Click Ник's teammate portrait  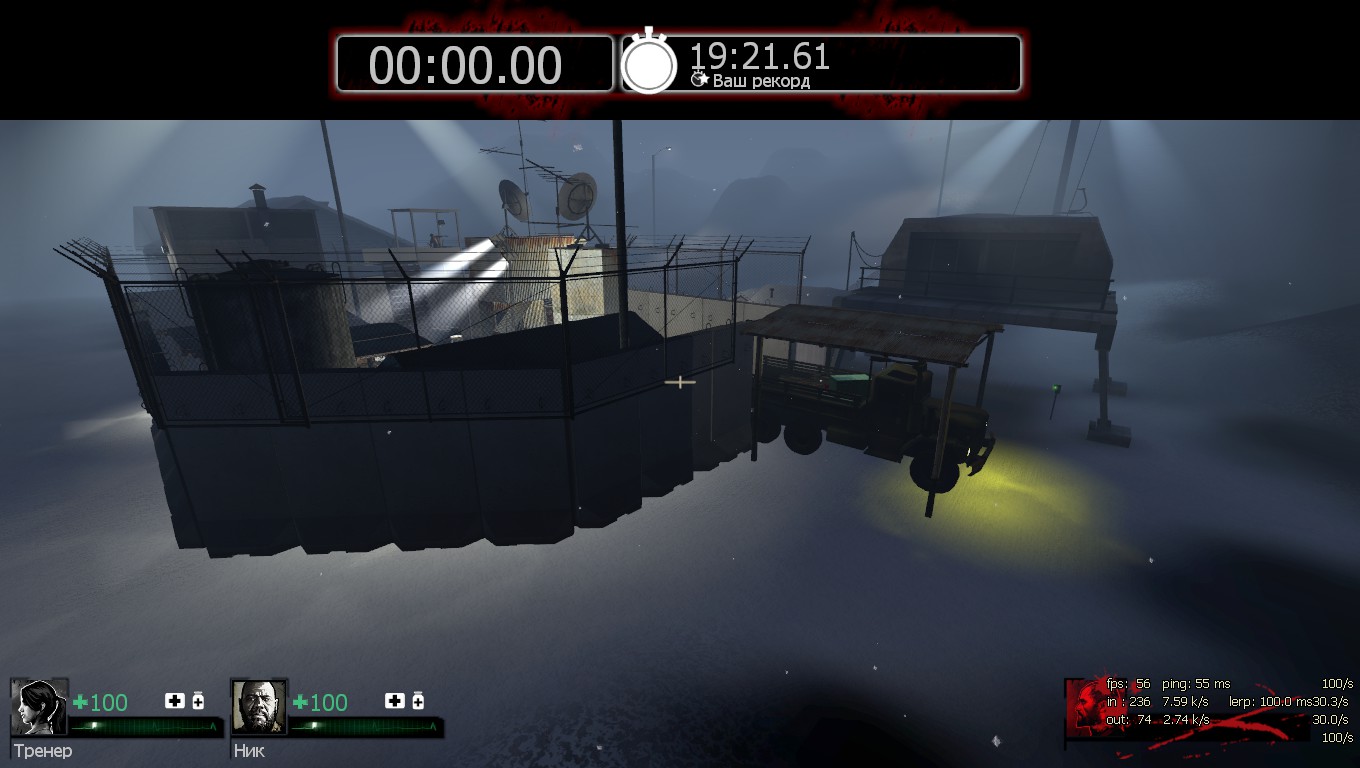[259, 707]
